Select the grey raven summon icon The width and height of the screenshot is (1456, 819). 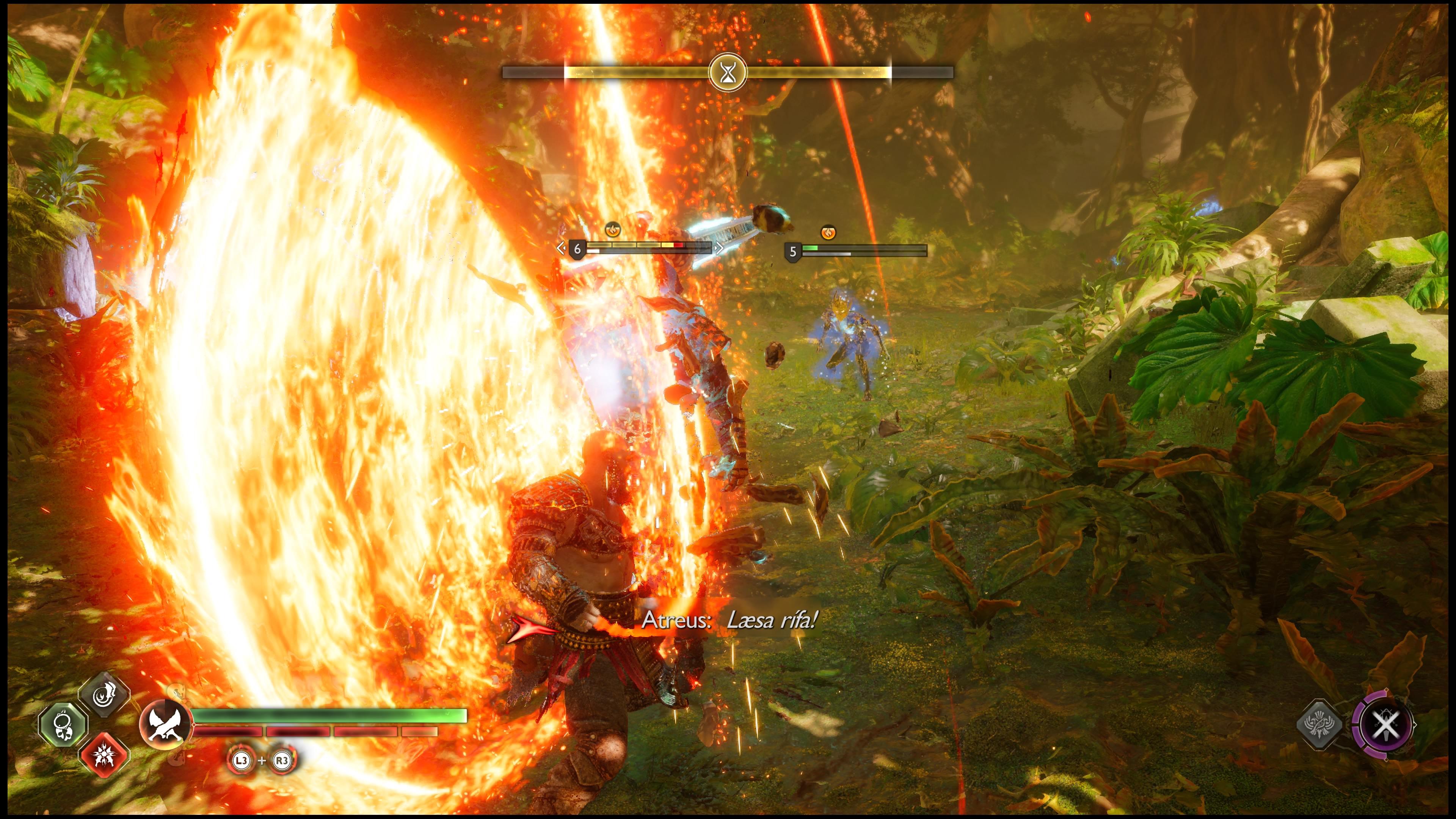[x=1319, y=724]
